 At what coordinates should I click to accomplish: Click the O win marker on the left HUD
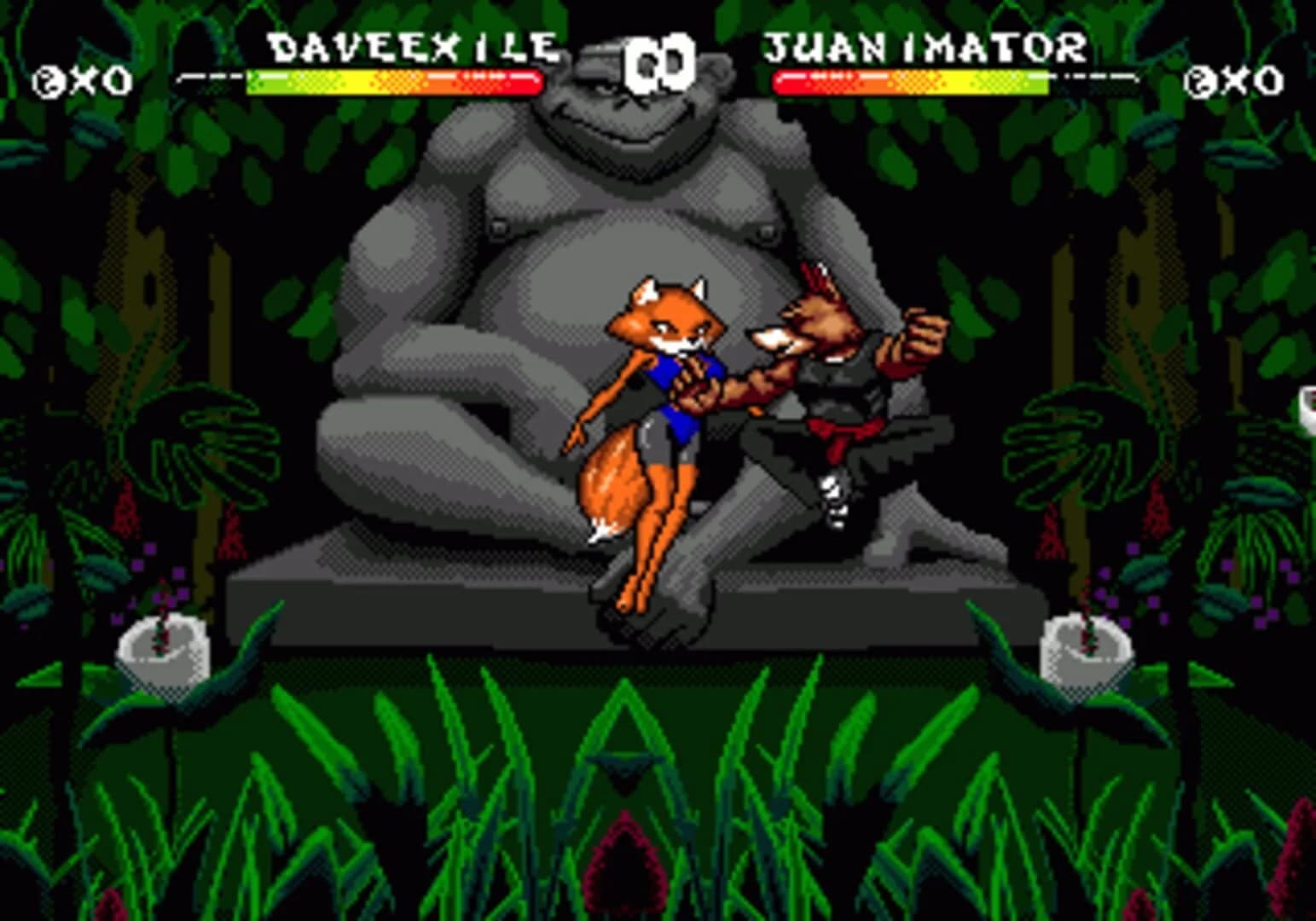pyautogui.click(x=117, y=81)
